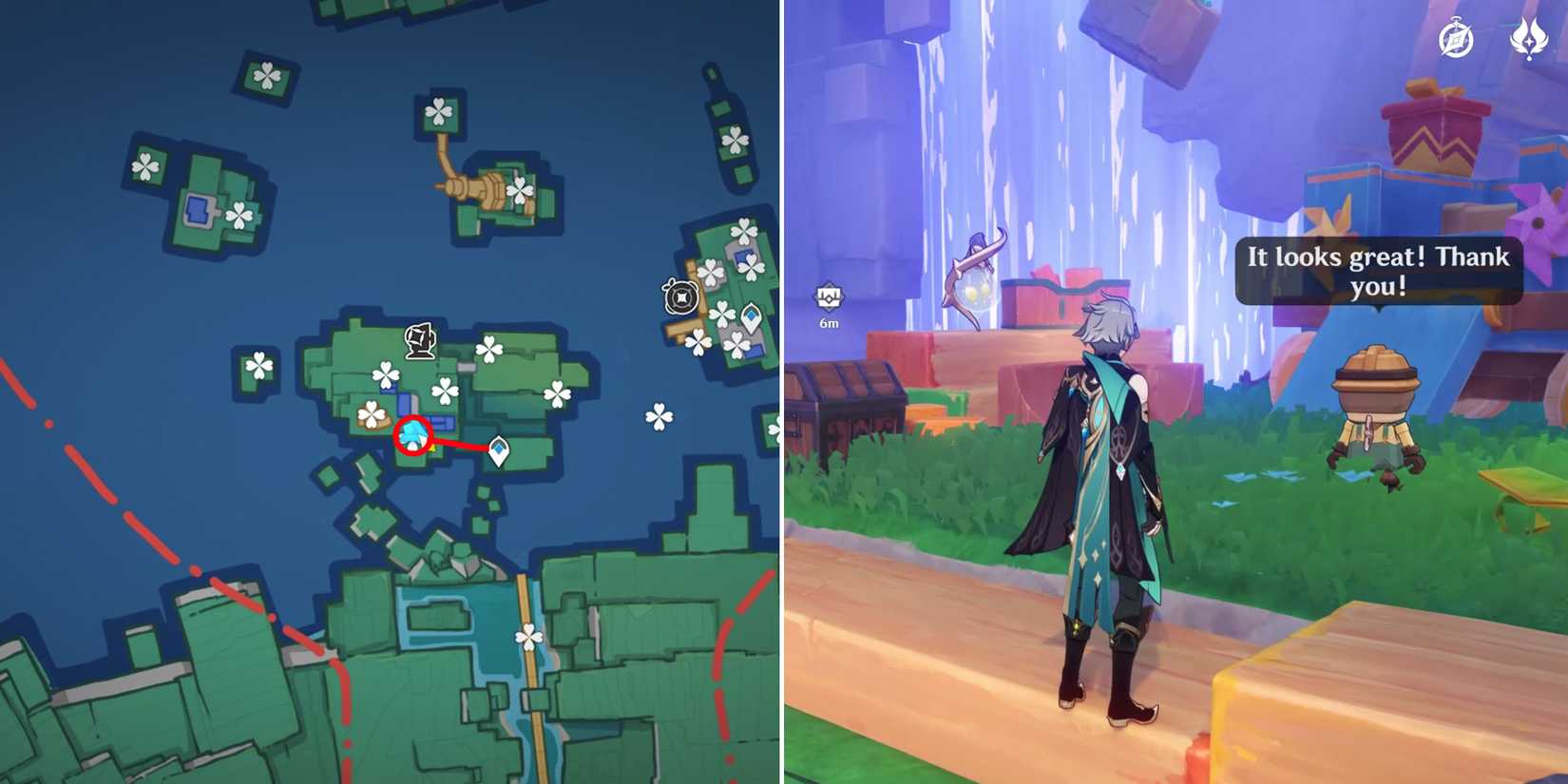Click the black statue marker on the map
Screen dimensions: 1568x784
(x=419, y=339)
